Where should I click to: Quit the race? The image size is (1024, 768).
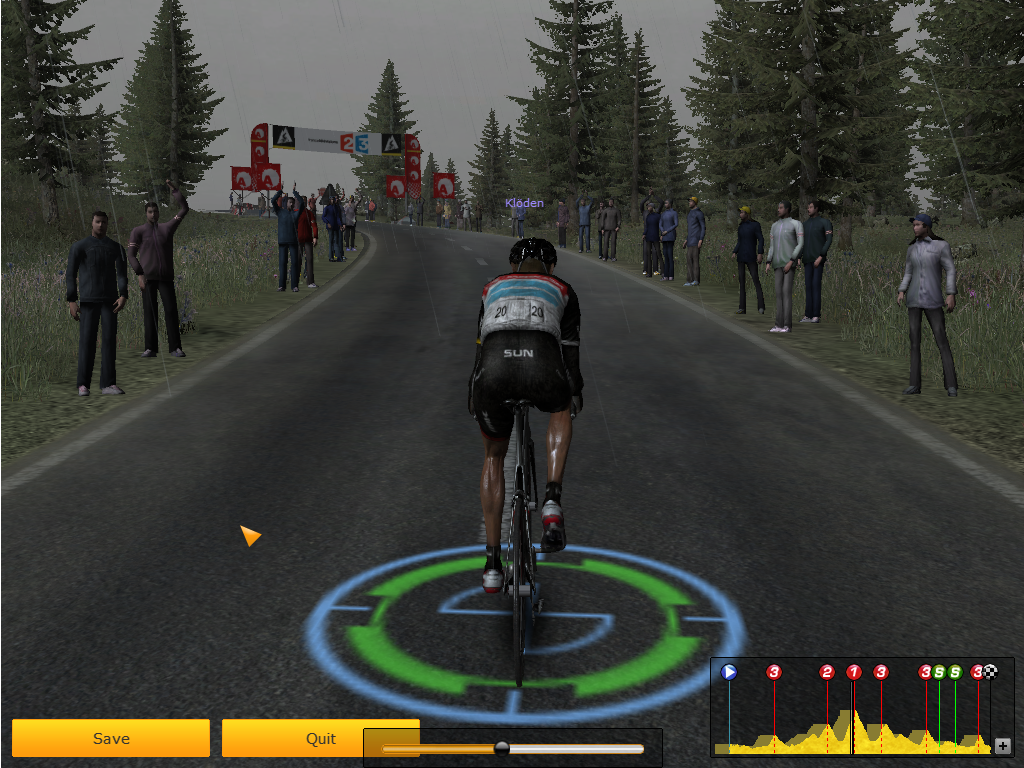coord(320,738)
